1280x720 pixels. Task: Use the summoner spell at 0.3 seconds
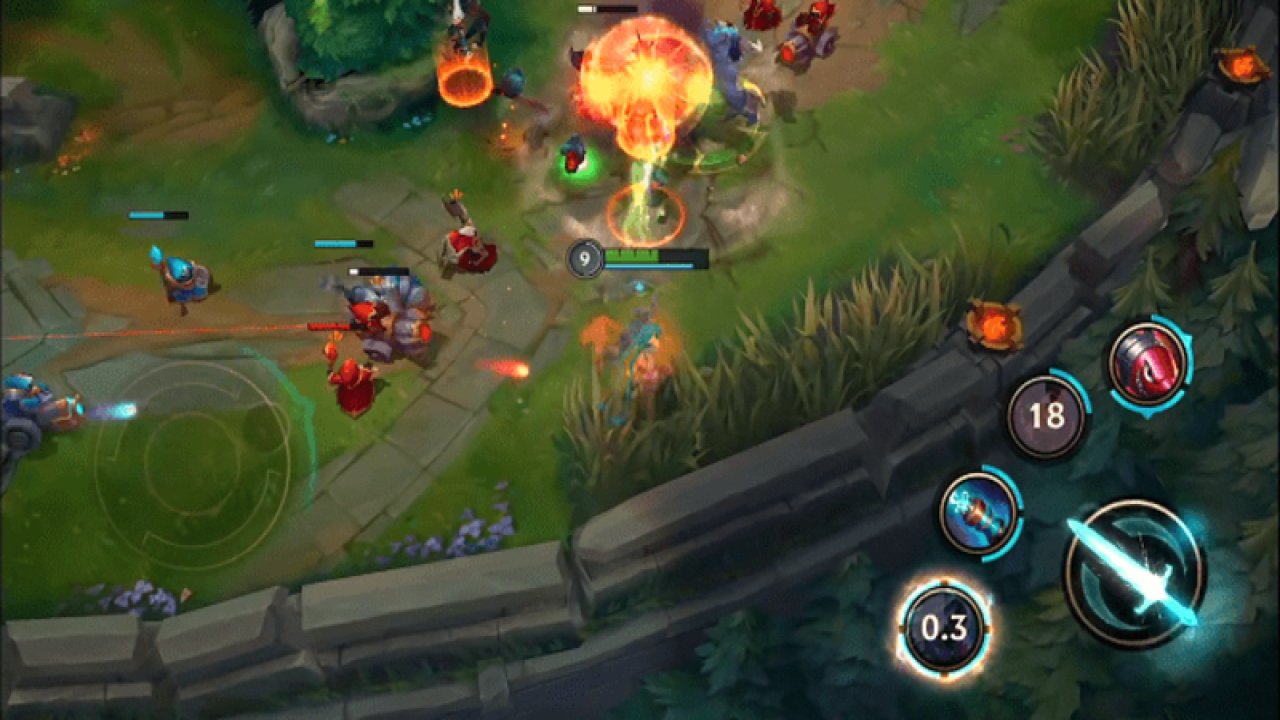944,625
